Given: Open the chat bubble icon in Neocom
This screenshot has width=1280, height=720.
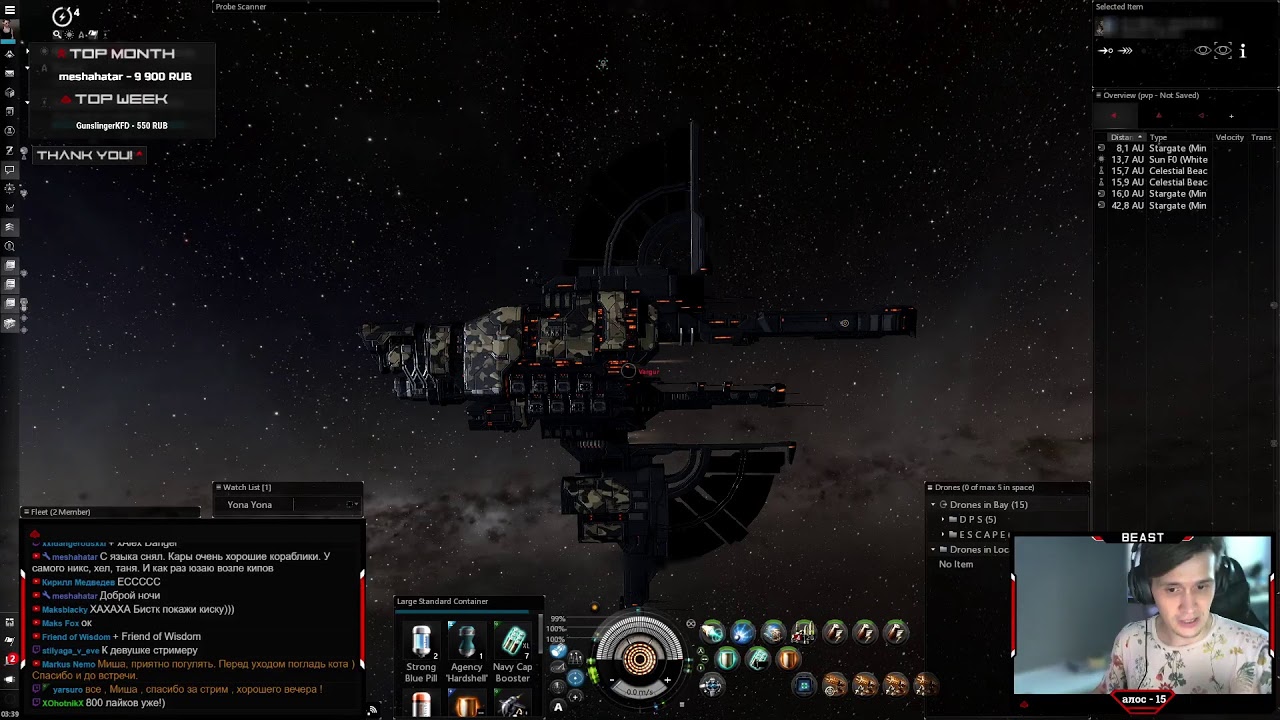Looking at the screenshot, I should click(x=10, y=170).
